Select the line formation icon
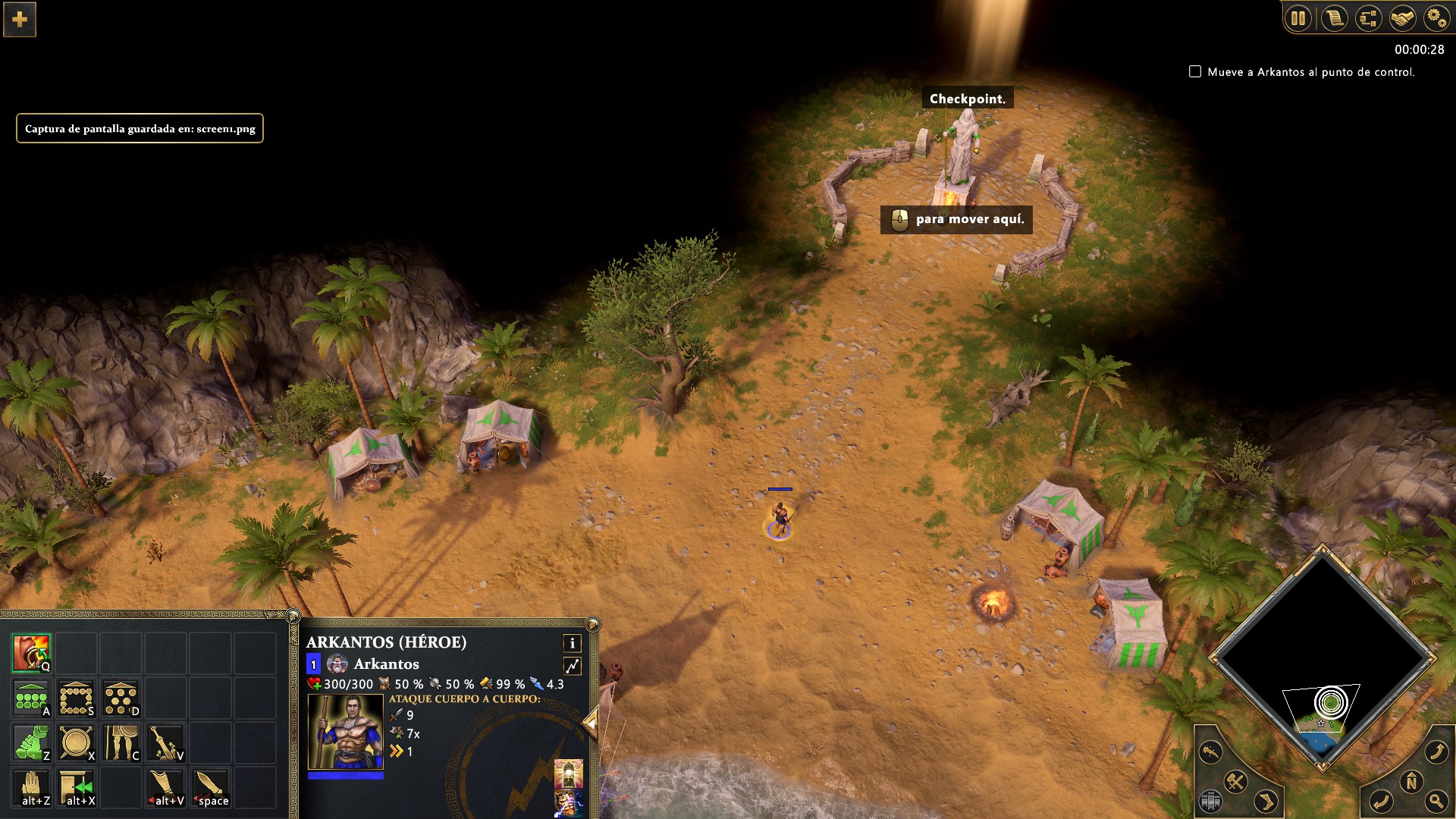 (x=31, y=698)
